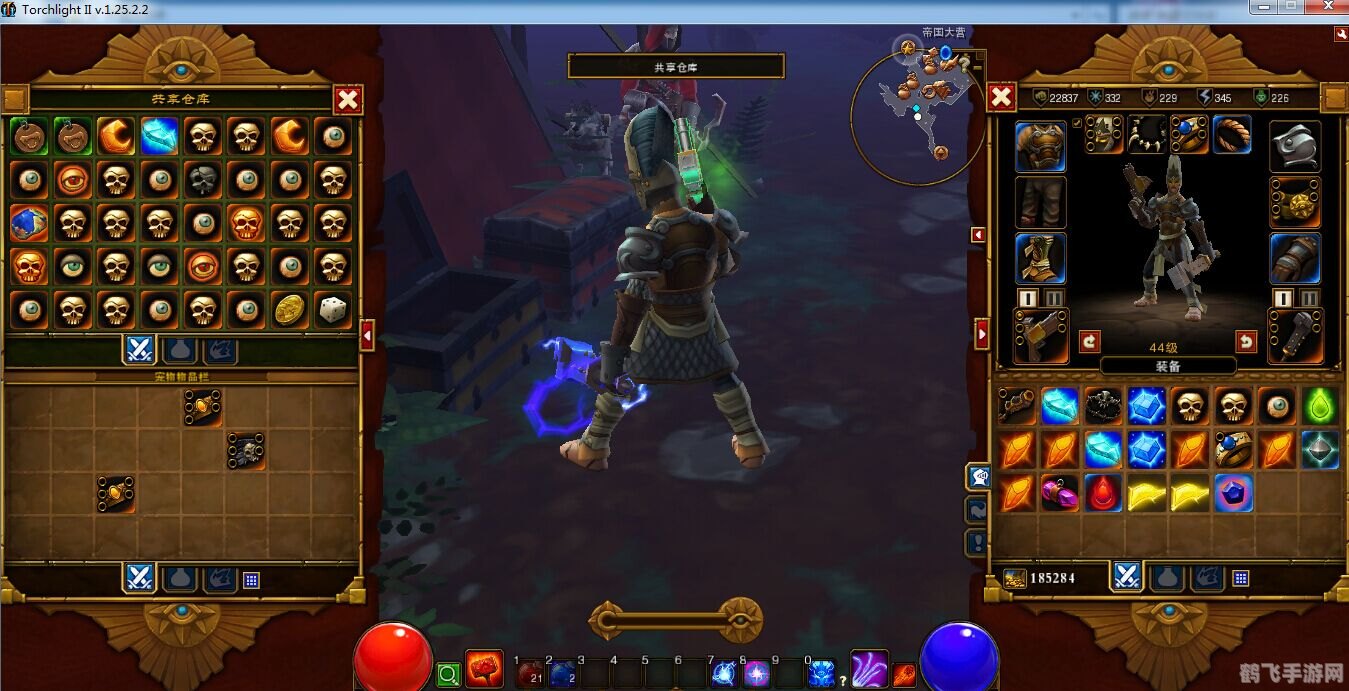This screenshot has width=1349, height=691.
Task: Select the white dice in the stash
Action: click(x=332, y=310)
